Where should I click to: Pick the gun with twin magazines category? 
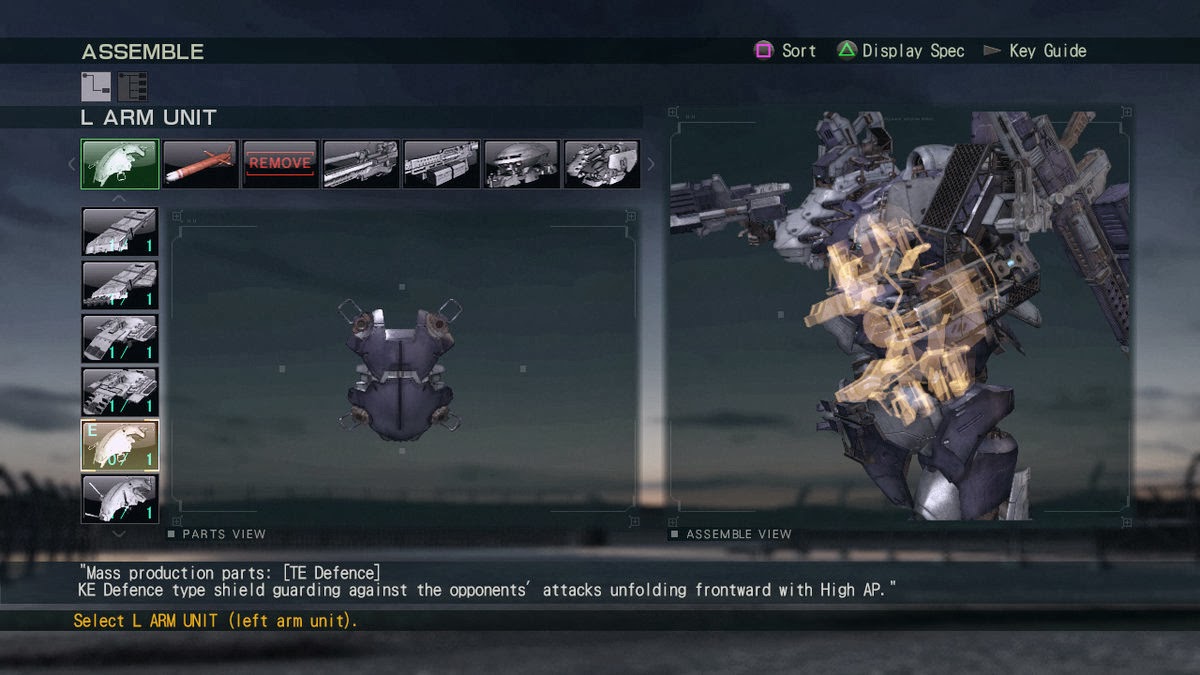441,164
